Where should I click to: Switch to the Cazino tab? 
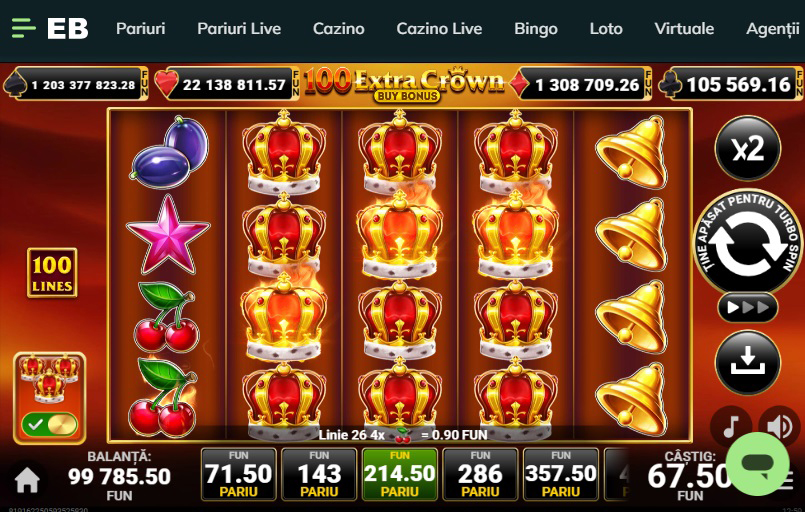click(338, 28)
